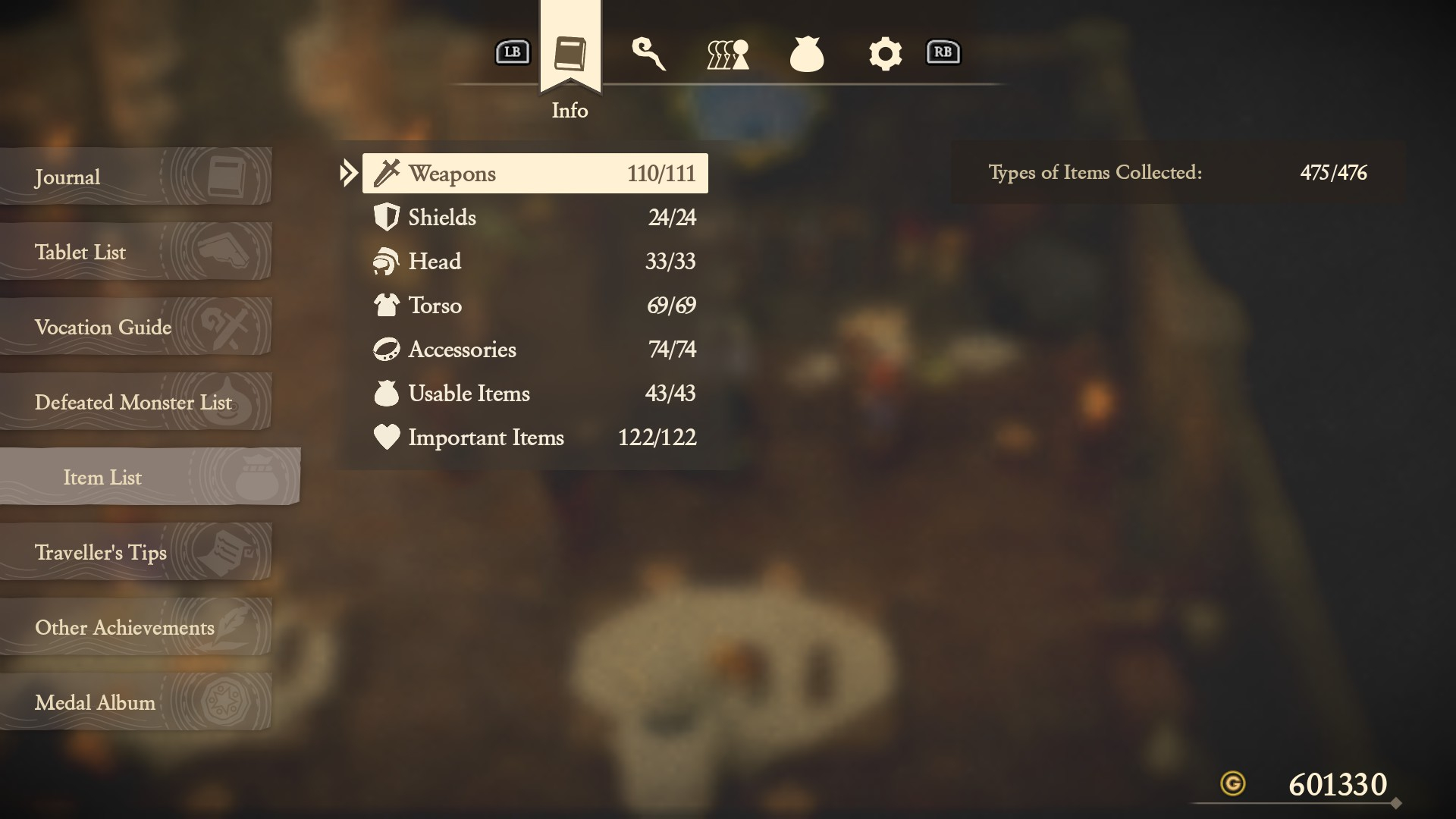
Task: Open the party members tab
Action: coord(728,54)
